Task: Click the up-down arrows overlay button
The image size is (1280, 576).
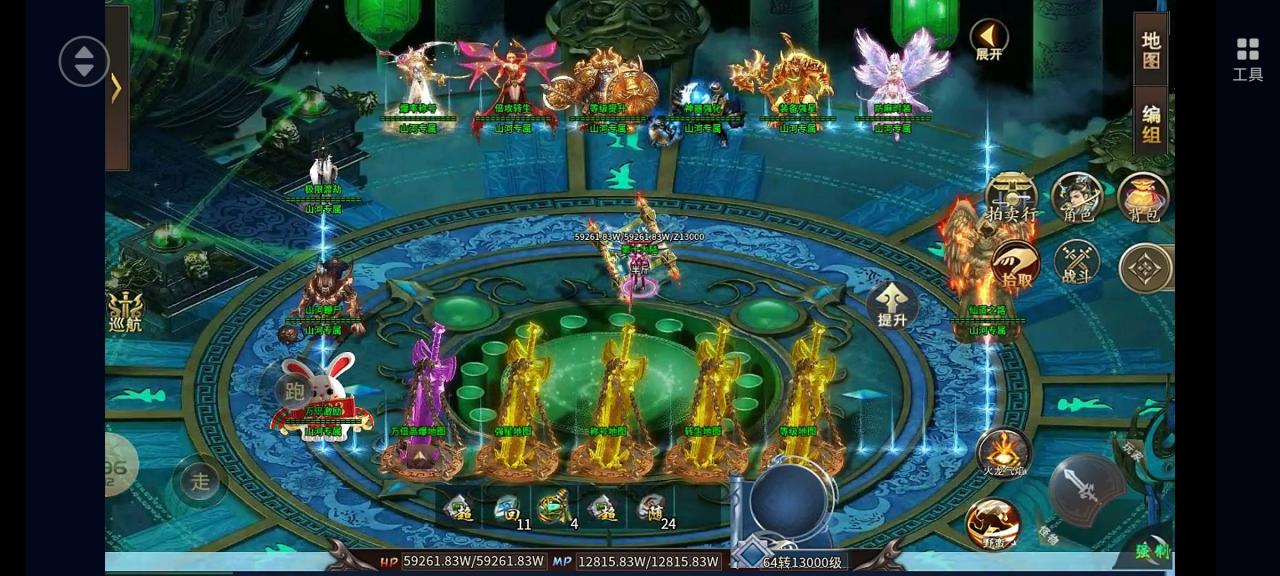Action: 84,61
